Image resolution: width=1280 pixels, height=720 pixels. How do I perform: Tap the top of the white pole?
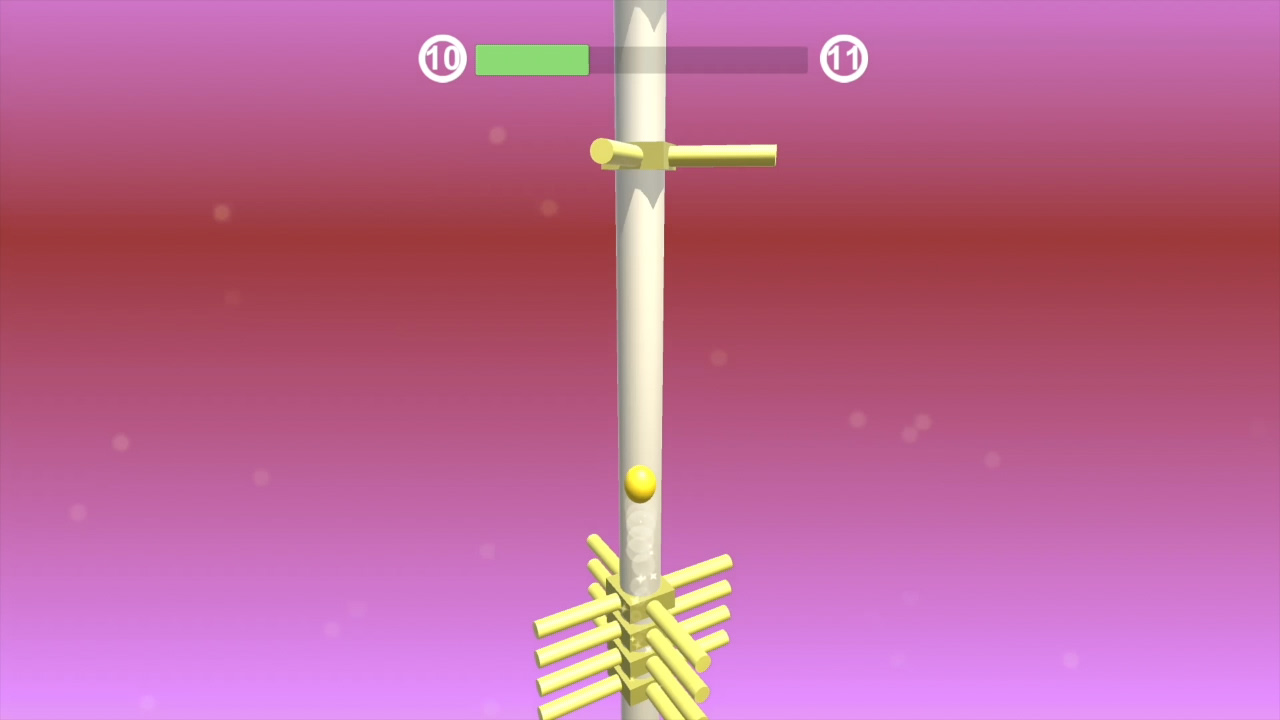(640, 10)
